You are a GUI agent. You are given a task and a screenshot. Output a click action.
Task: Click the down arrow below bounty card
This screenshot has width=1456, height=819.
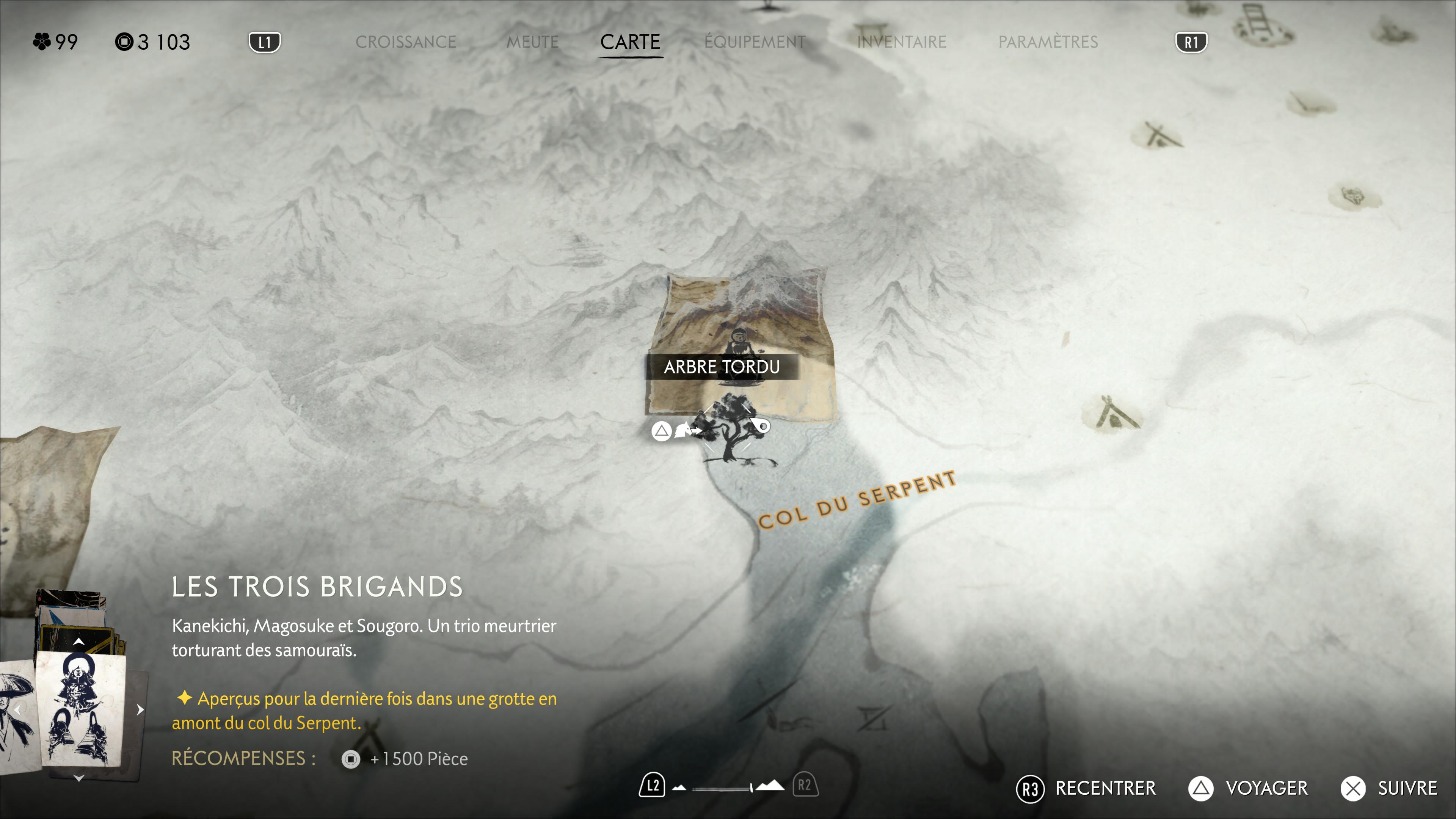coord(79,778)
